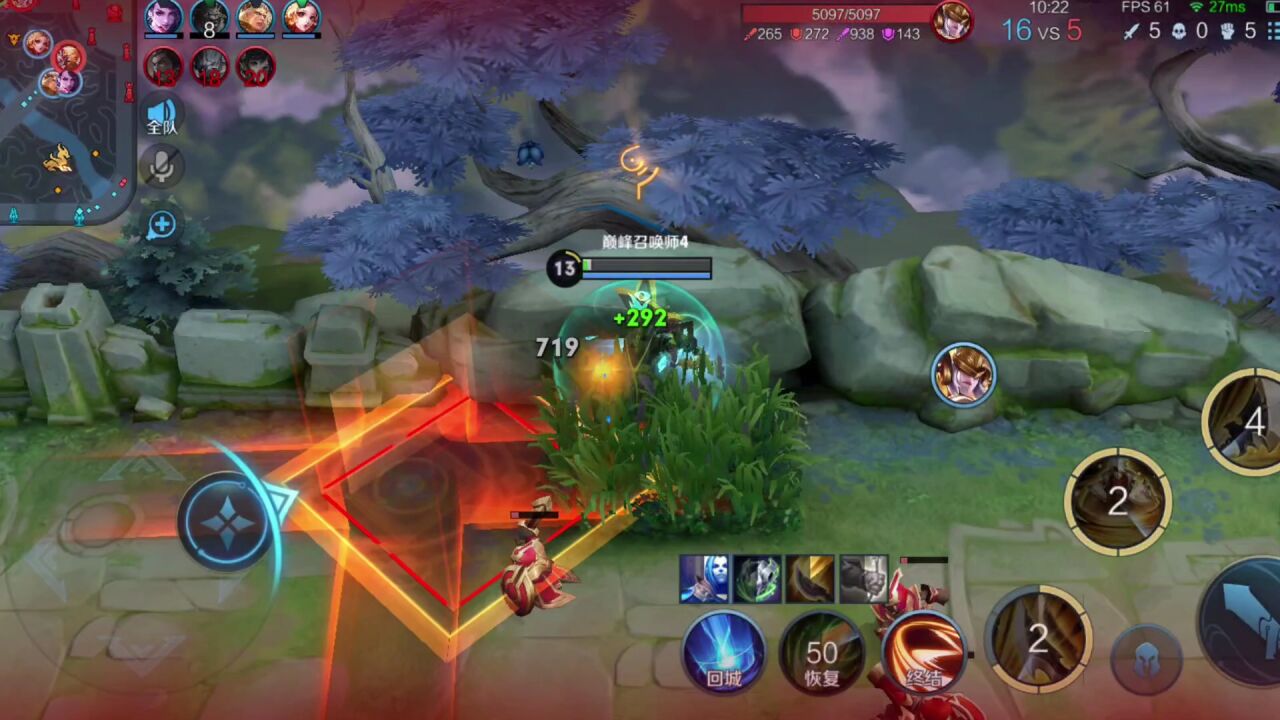Viewport: 1280px width, 720px height.
Task: Activate the blue-haired mask item
Action: coord(704,579)
